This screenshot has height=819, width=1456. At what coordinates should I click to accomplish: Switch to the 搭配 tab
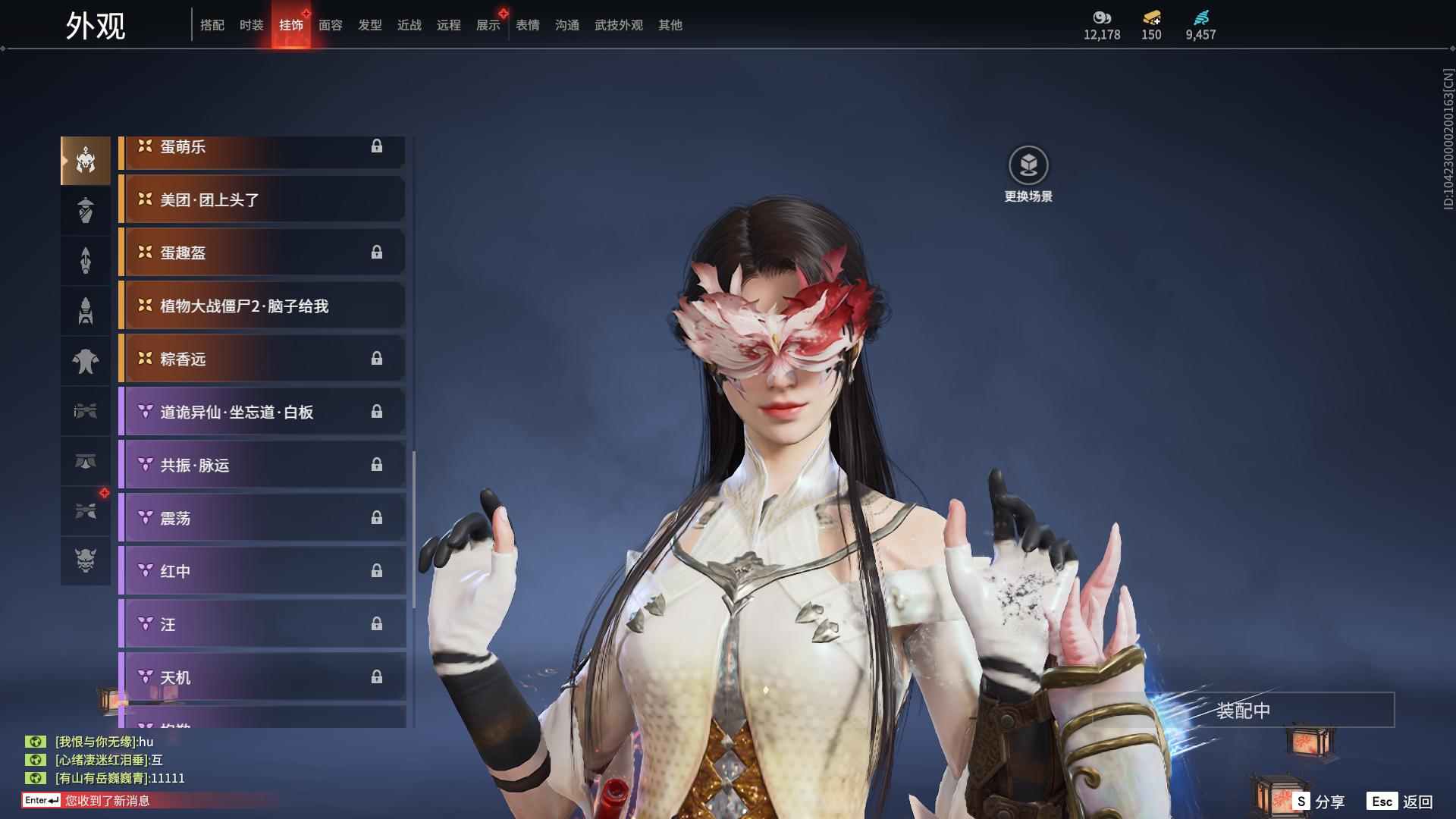[x=212, y=25]
